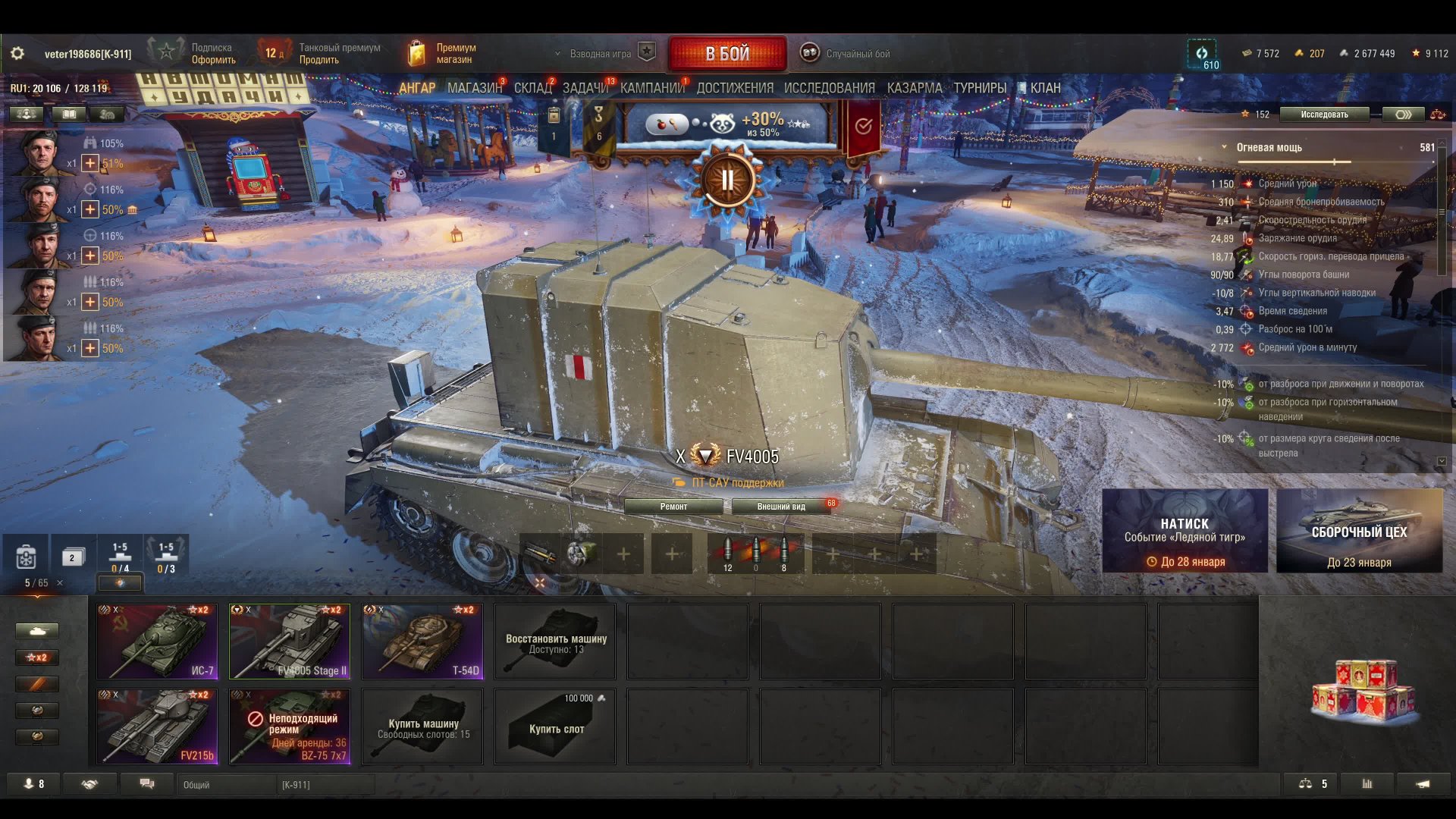The width and height of the screenshot is (1456, 819).
Task: Open the ТУРНИРЫ tournaments tab
Action: point(980,88)
